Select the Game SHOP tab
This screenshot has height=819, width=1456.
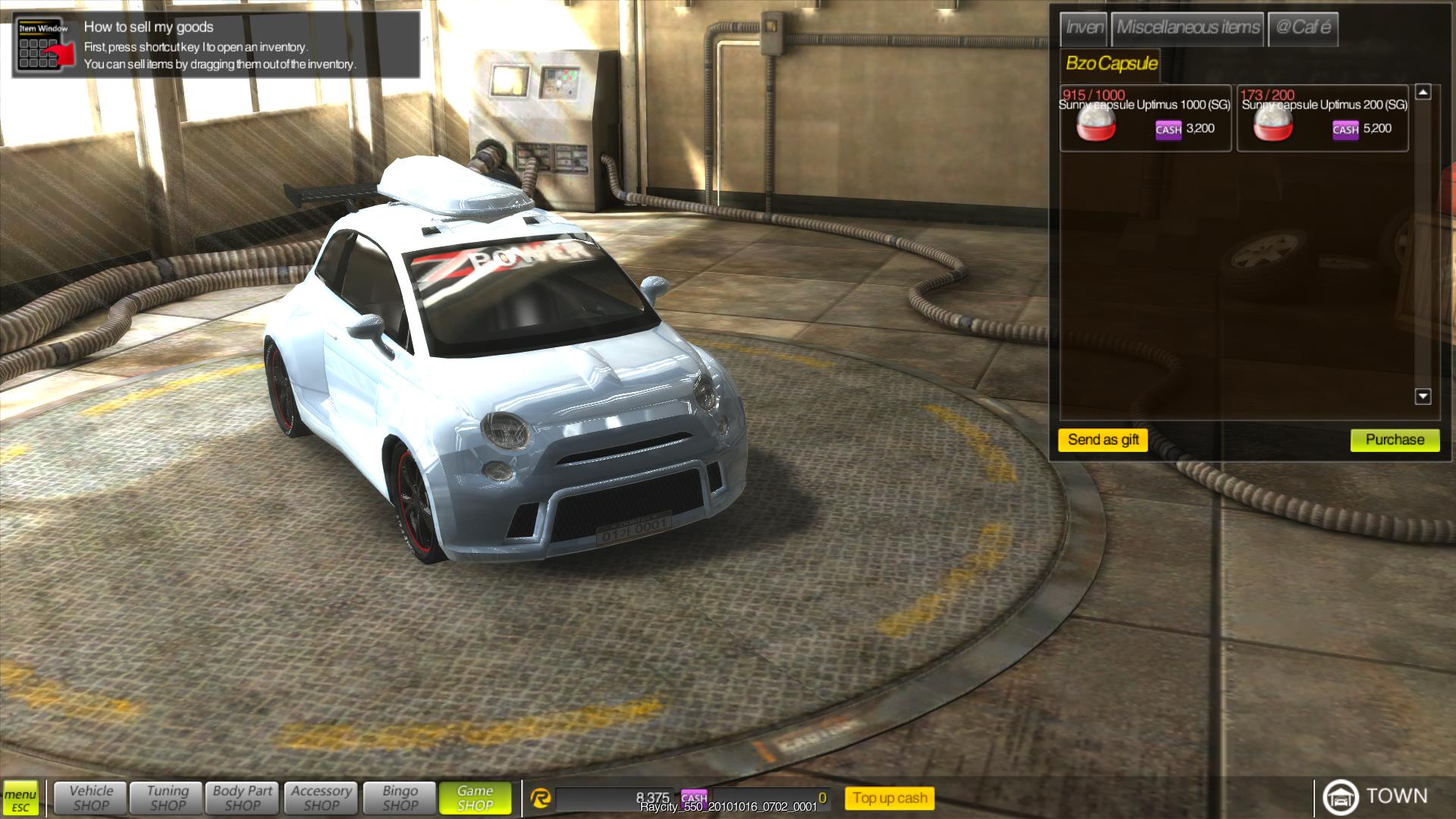pyautogui.click(x=475, y=798)
